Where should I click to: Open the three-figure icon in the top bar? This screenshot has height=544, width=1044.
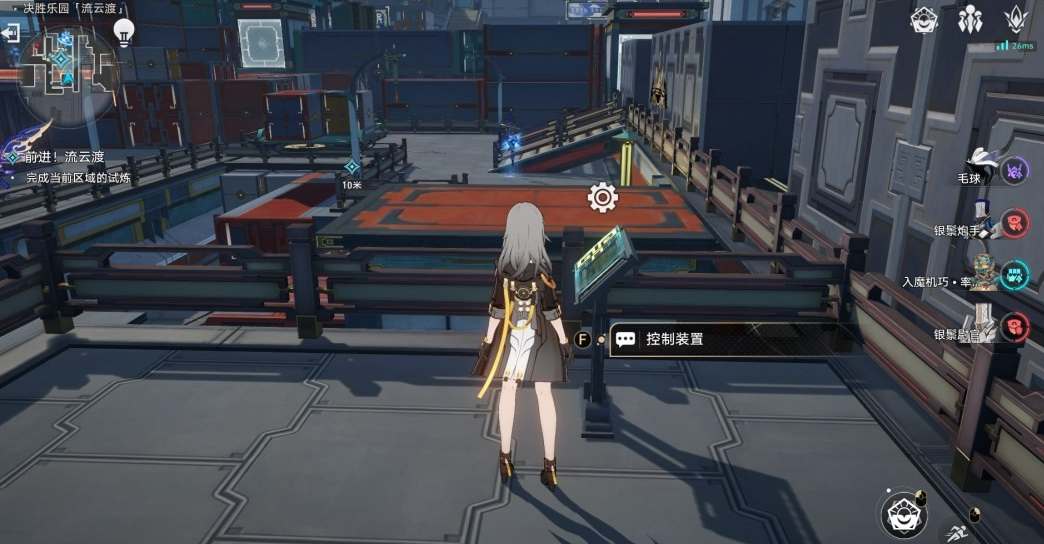[970, 19]
